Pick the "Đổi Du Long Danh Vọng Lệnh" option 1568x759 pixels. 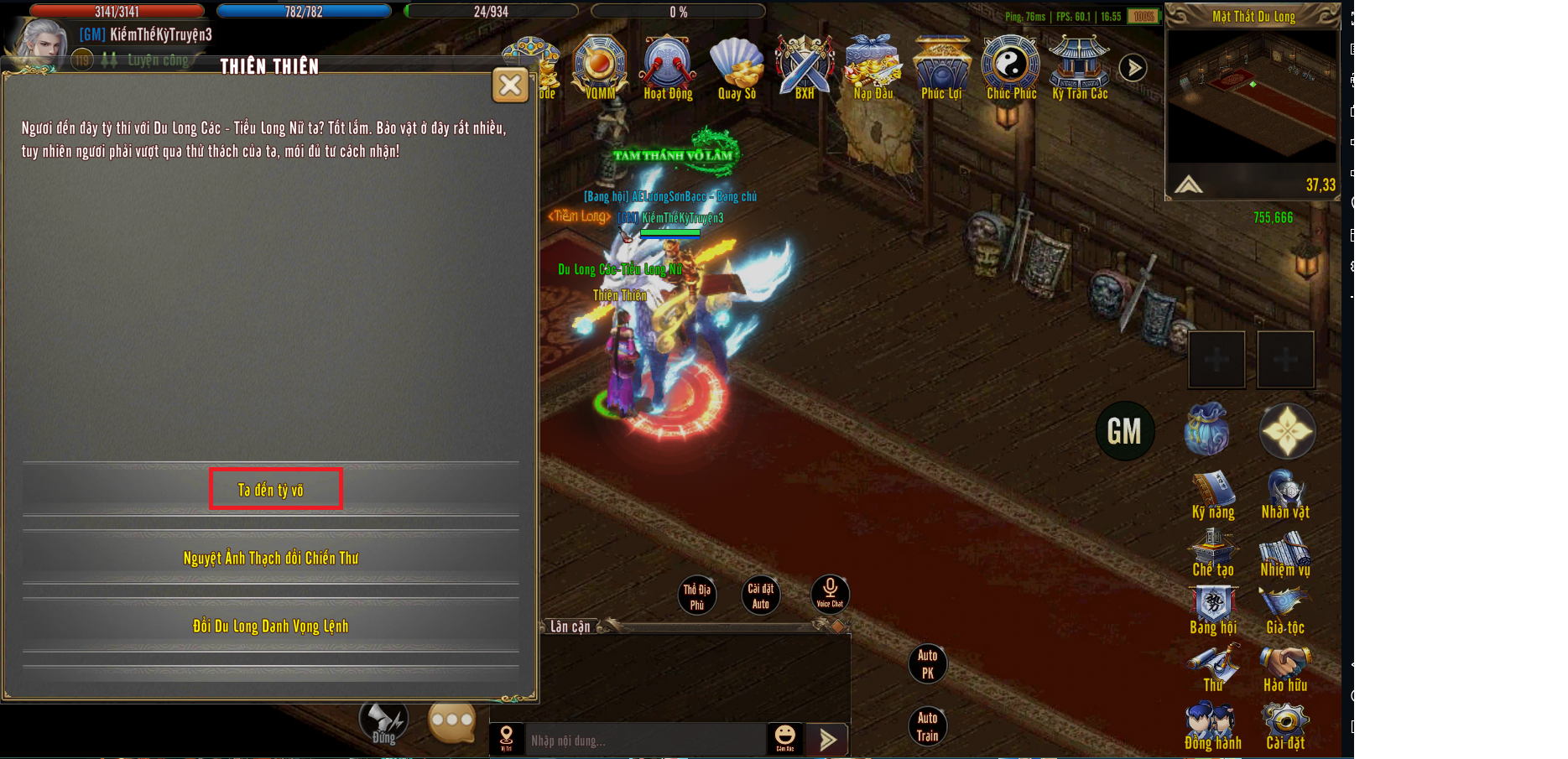coord(270,626)
